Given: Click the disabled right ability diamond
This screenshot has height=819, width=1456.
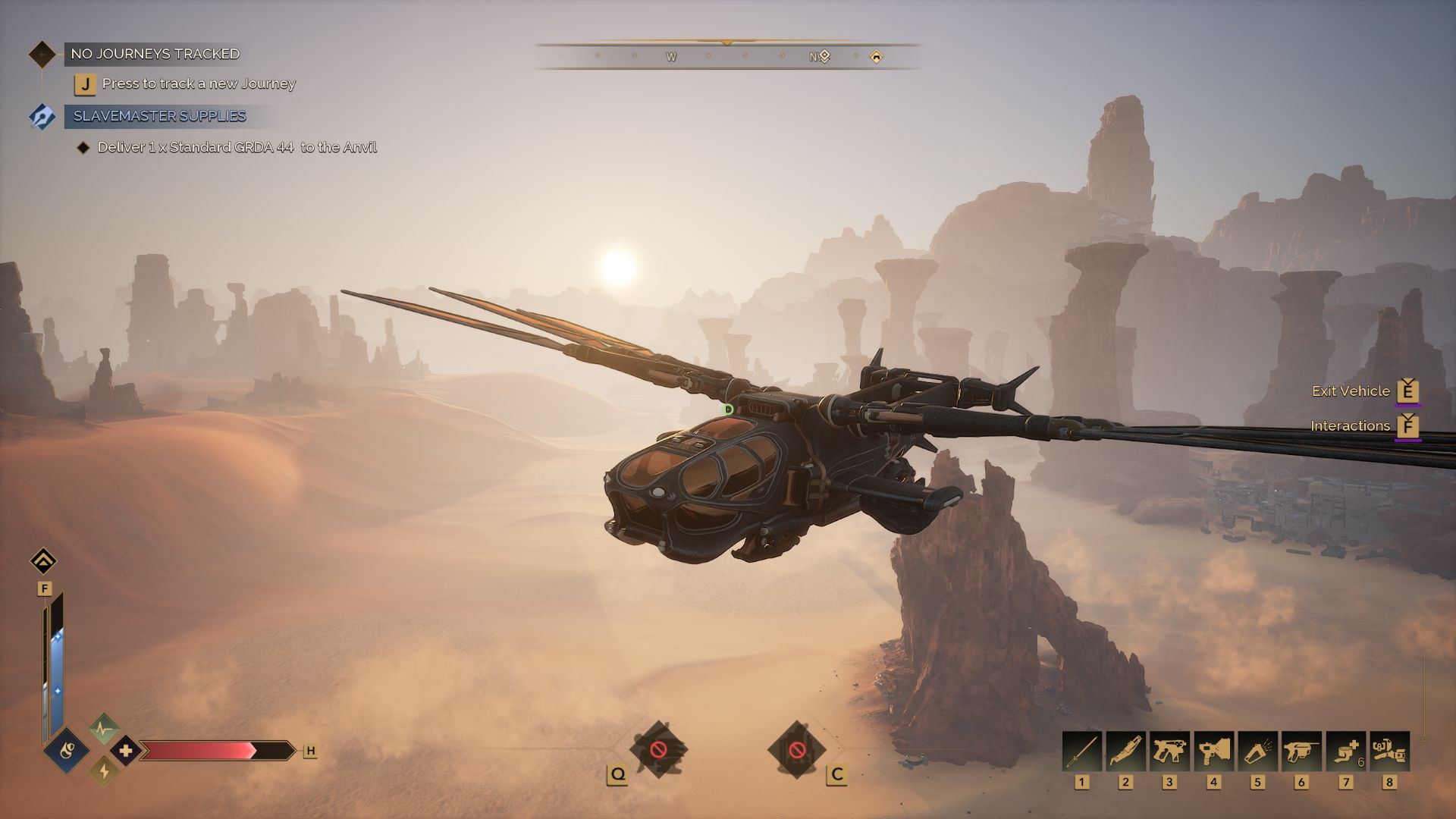Looking at the screenshot, I should coord(796,750).
